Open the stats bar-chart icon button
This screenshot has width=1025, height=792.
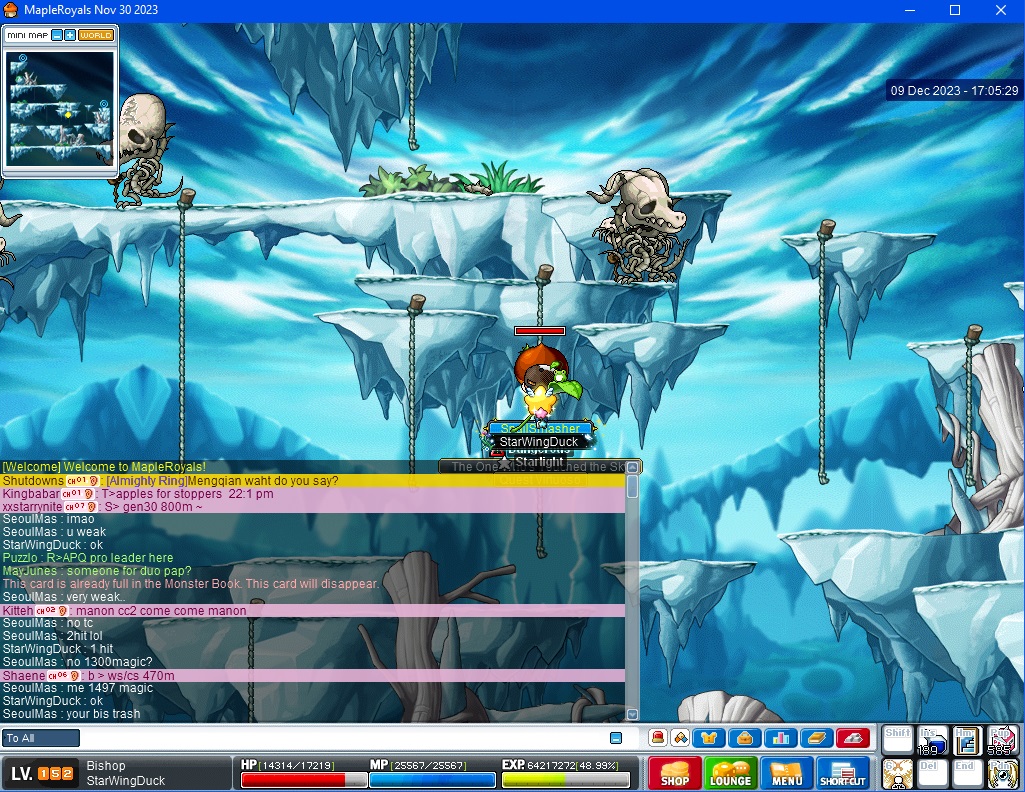(780, 738)
